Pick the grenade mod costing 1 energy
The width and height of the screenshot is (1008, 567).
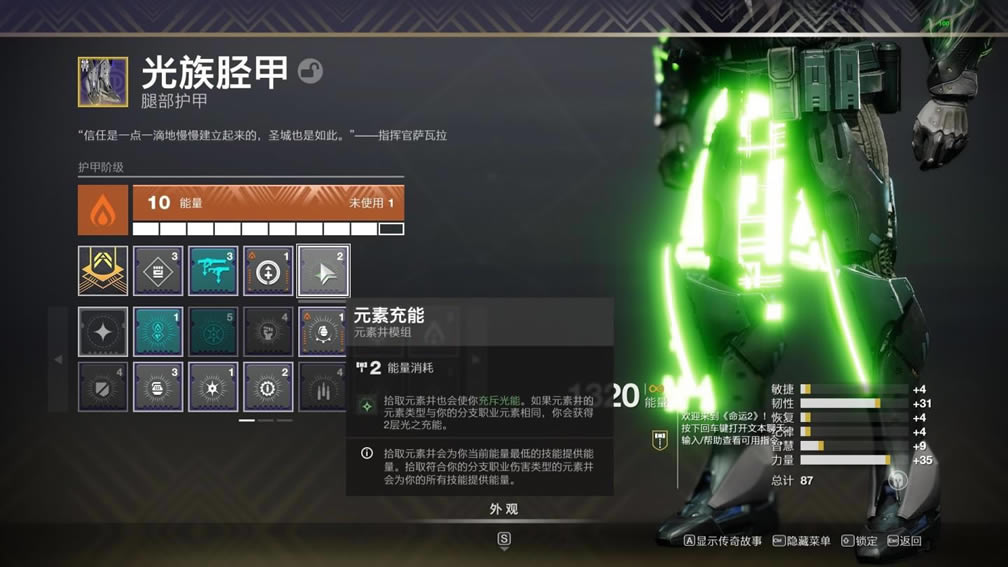323,331
